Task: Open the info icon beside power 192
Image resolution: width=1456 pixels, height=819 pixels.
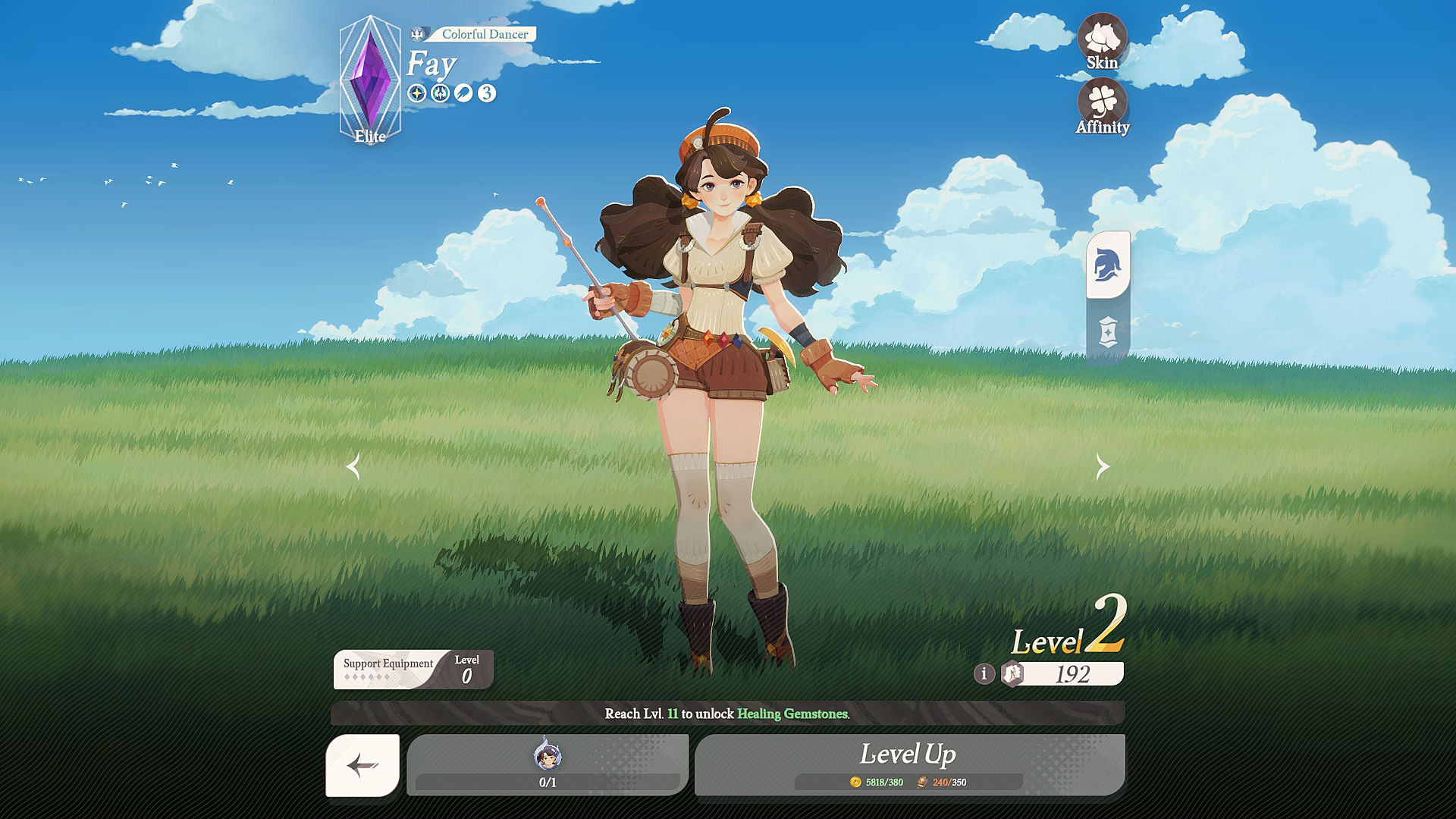Action: click(x=984, y=673)
